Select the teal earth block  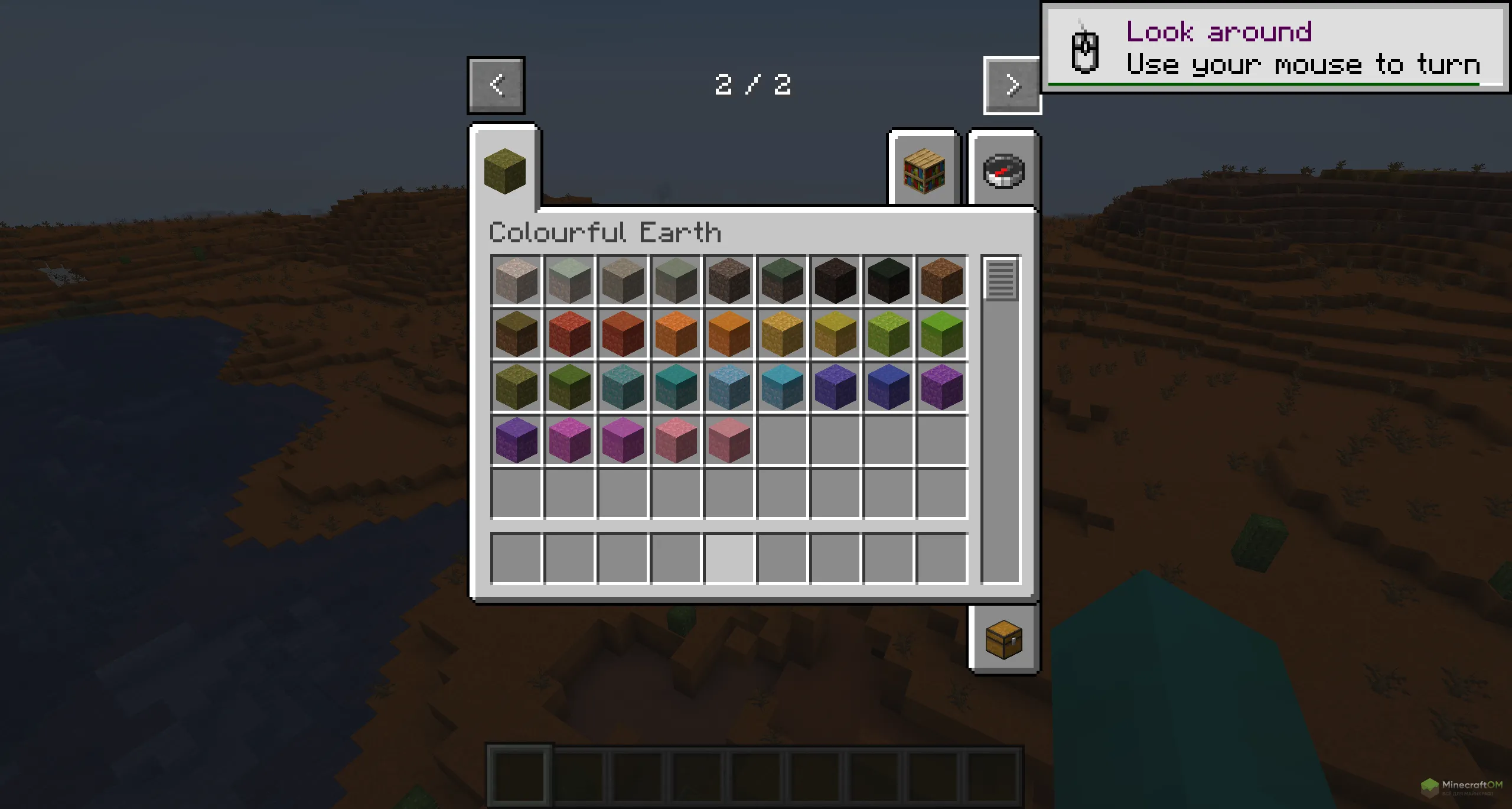tap(676, 386)
